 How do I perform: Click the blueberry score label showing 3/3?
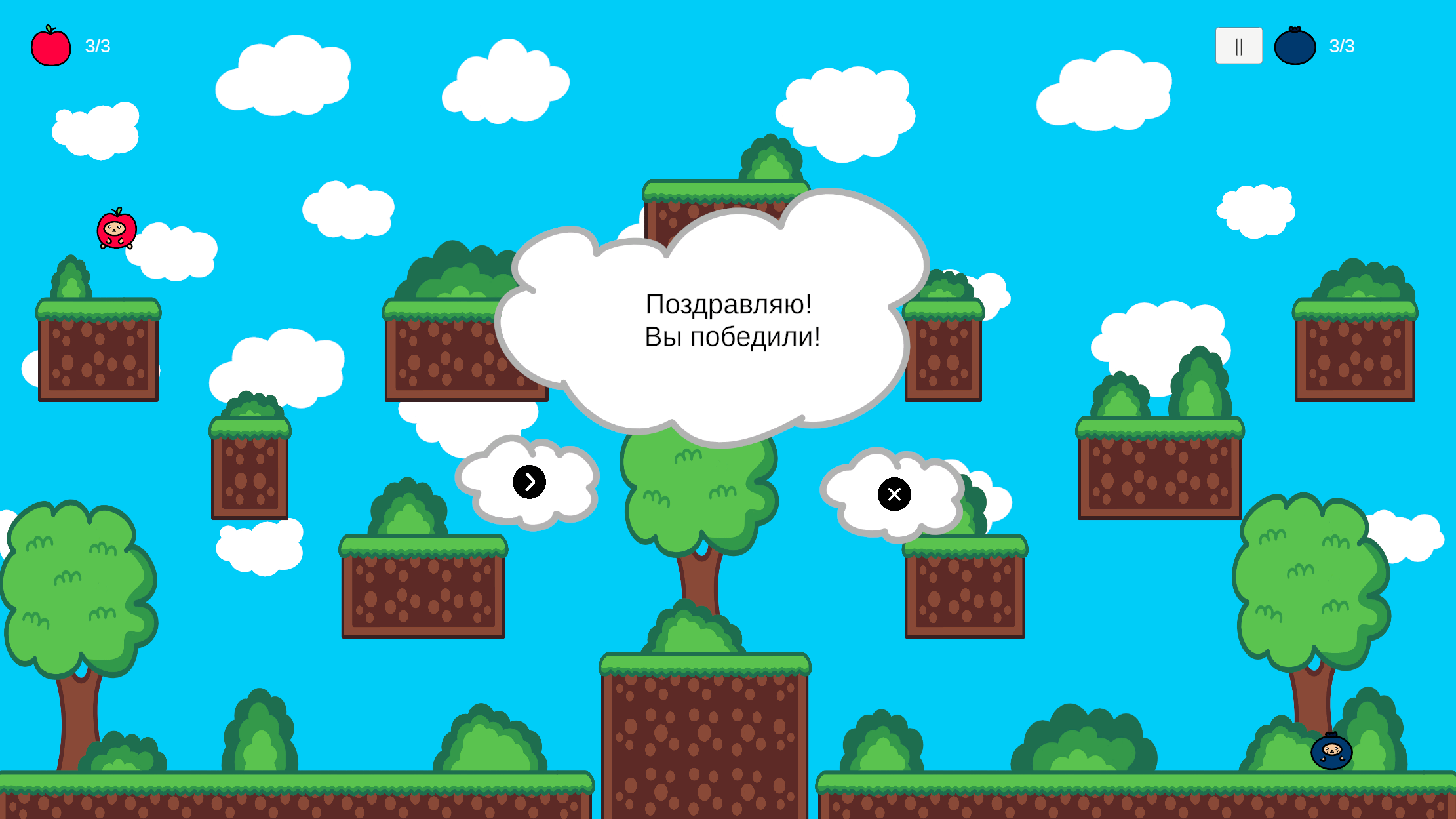point(1342,45)
